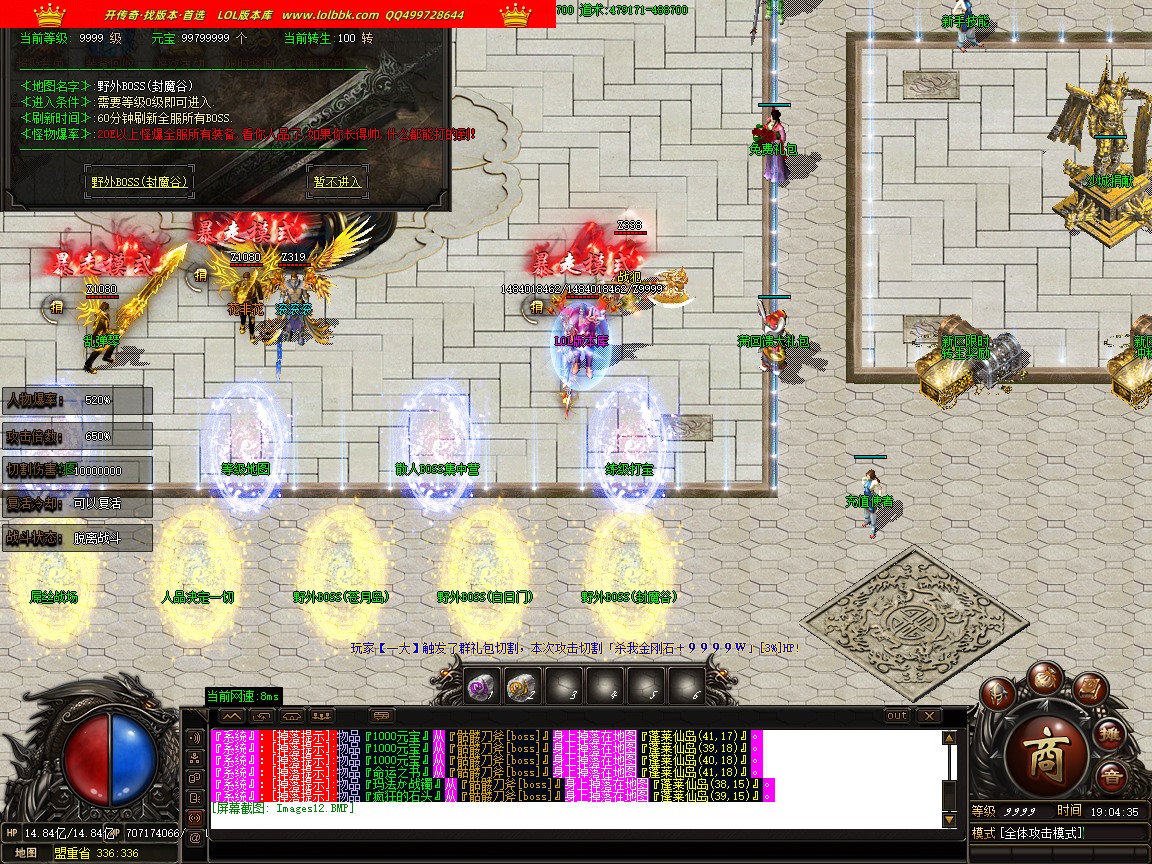1152x864 pixels.
Task: Select the purple stone in hotbar slot 1
Action: coord(479,687)
